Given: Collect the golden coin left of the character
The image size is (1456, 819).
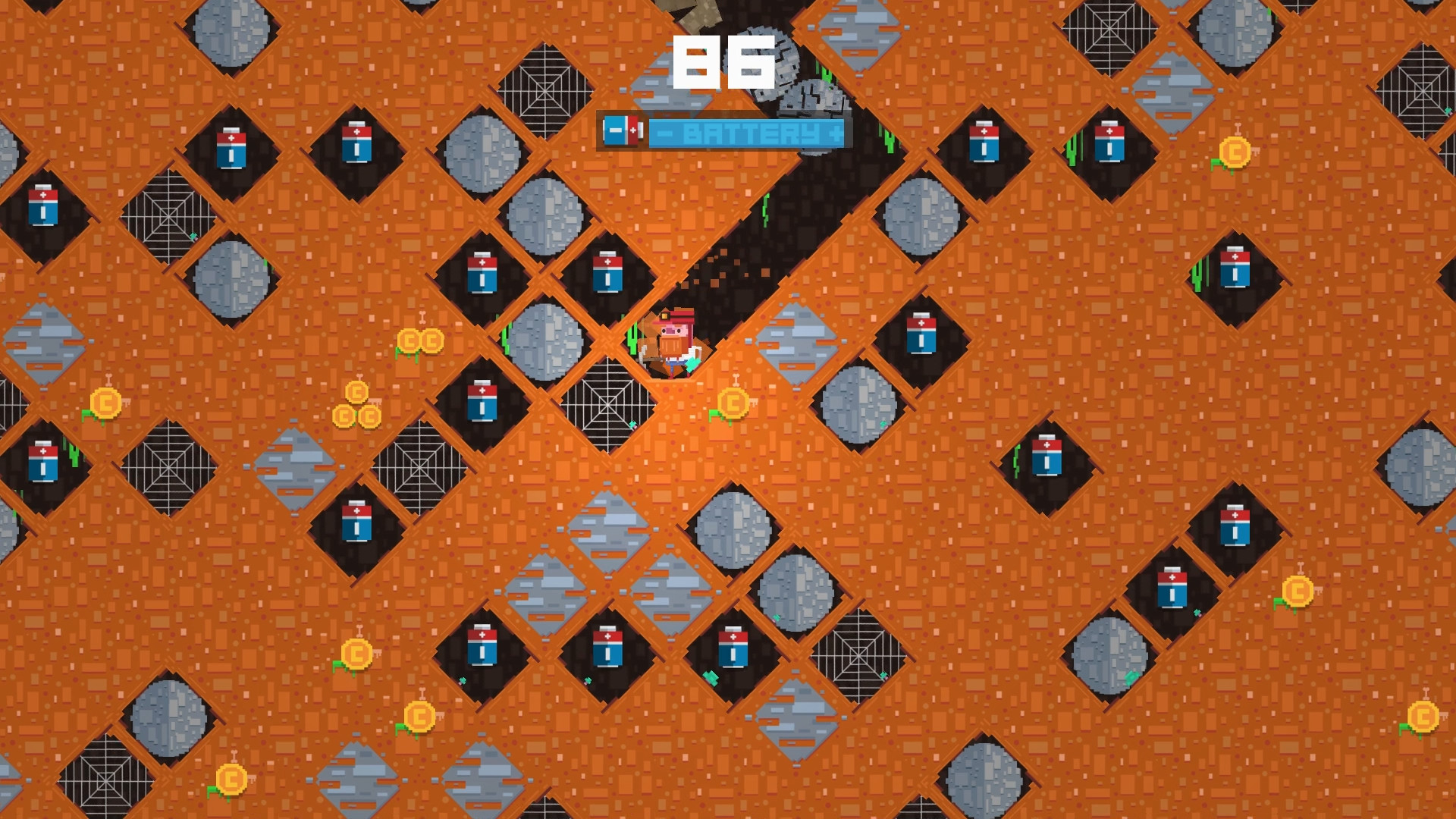Looking at the screenshot, I should (422, 341).
